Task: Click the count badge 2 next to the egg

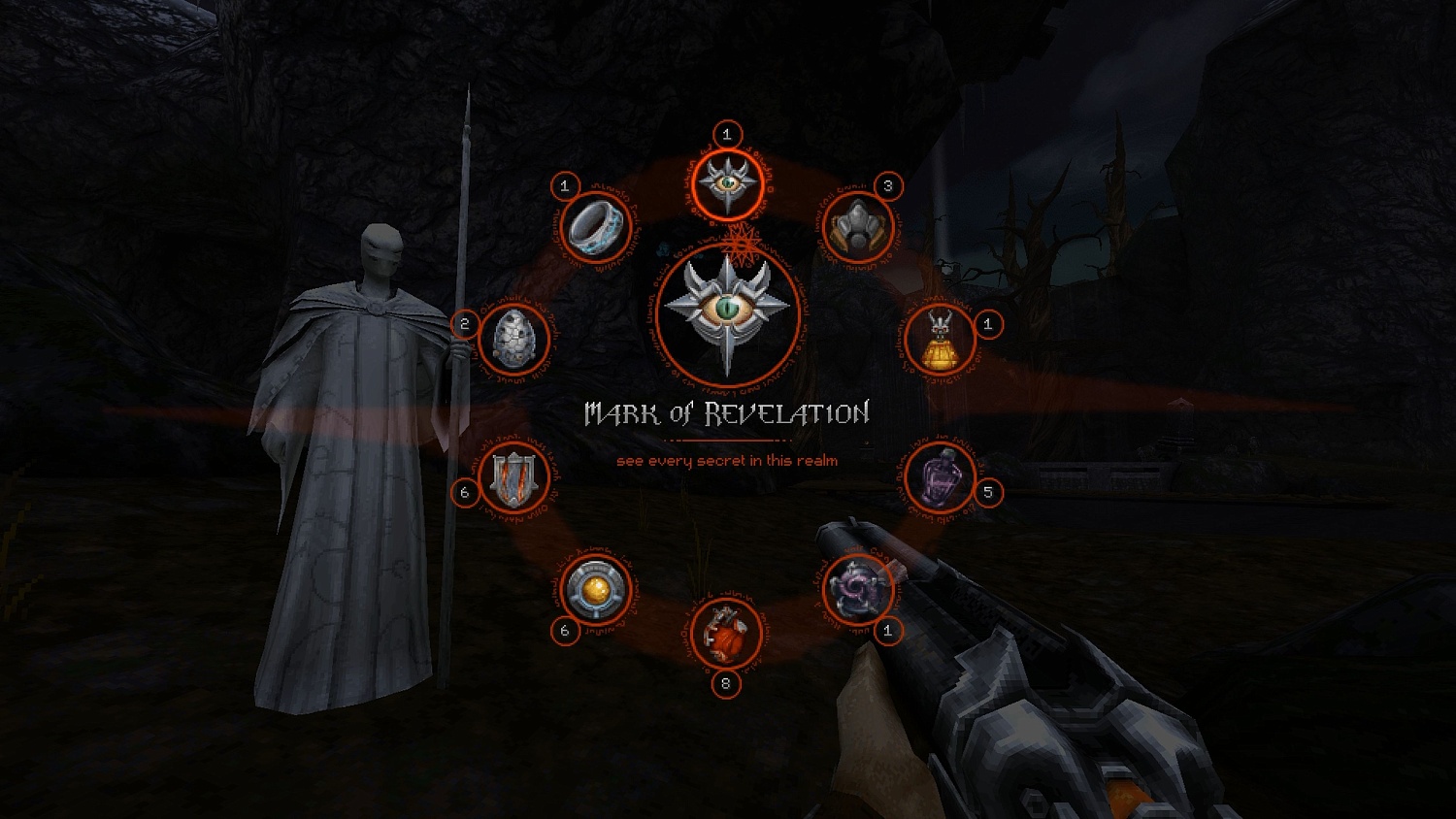Action: (465, 323)
